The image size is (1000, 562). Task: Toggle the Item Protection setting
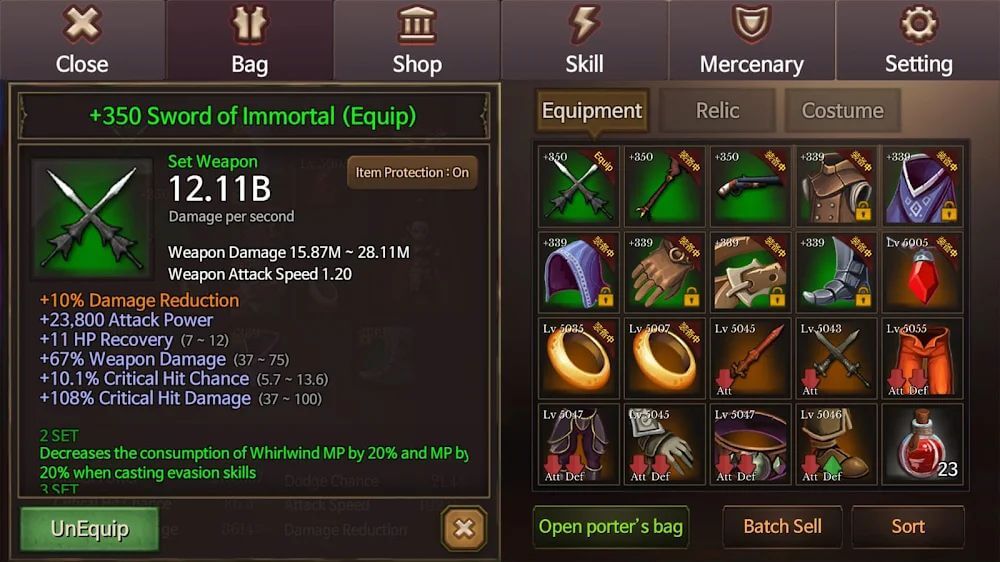pyautogui.click(x=412, y=172)
